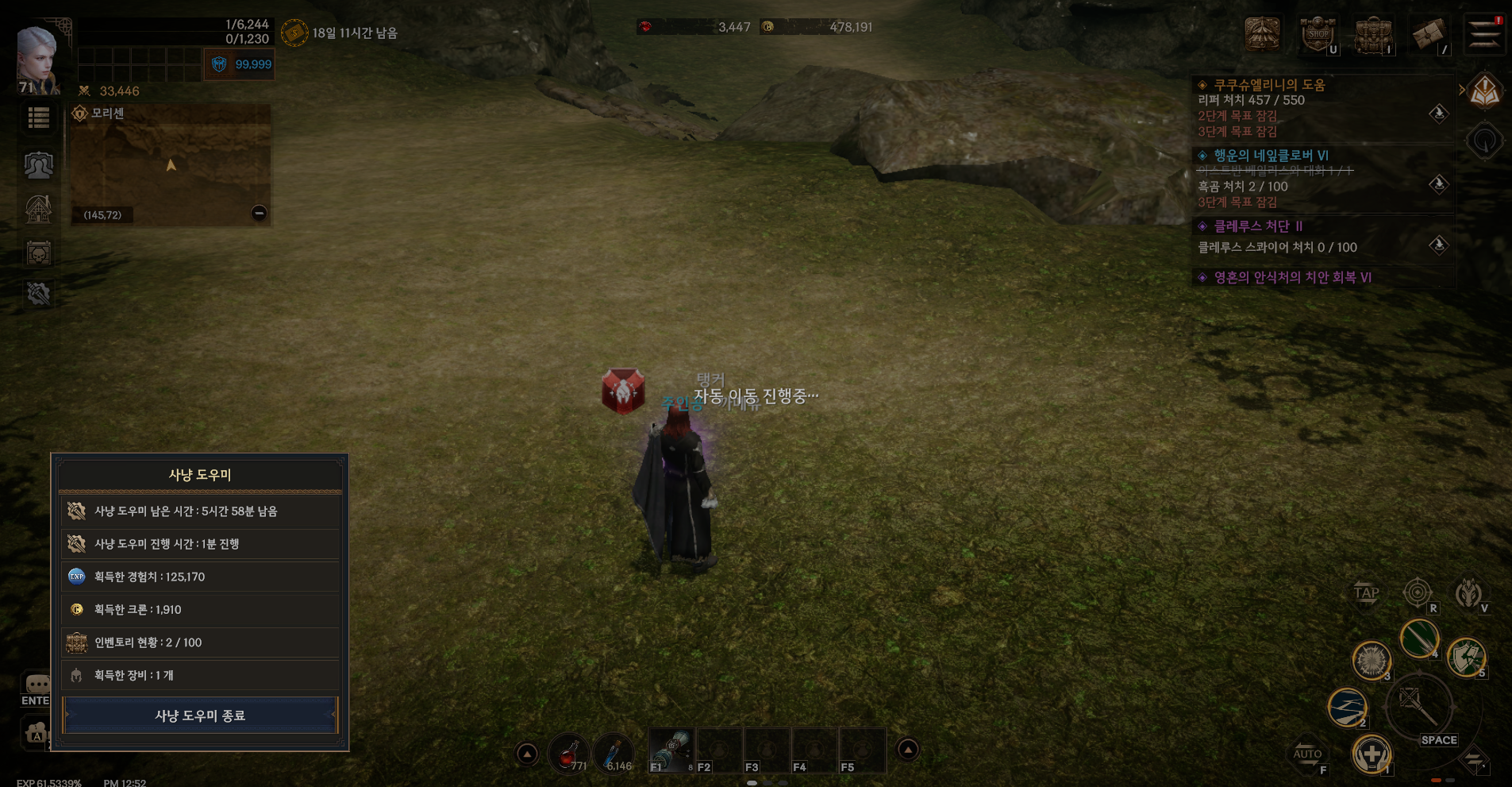
Task: Use the red health potion slot
Action: tap(568, 751)
